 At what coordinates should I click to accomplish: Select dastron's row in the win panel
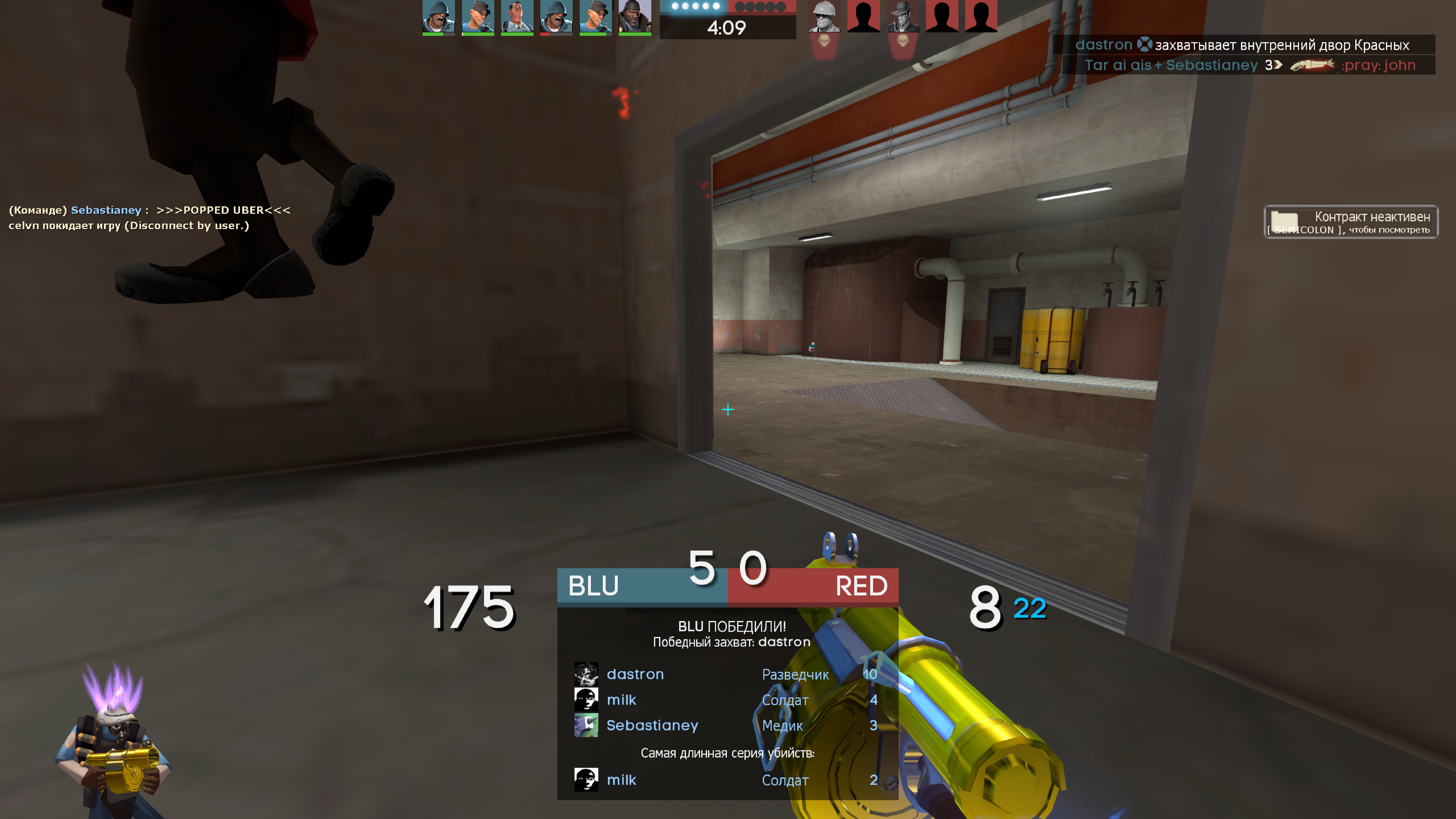[726, 674]
